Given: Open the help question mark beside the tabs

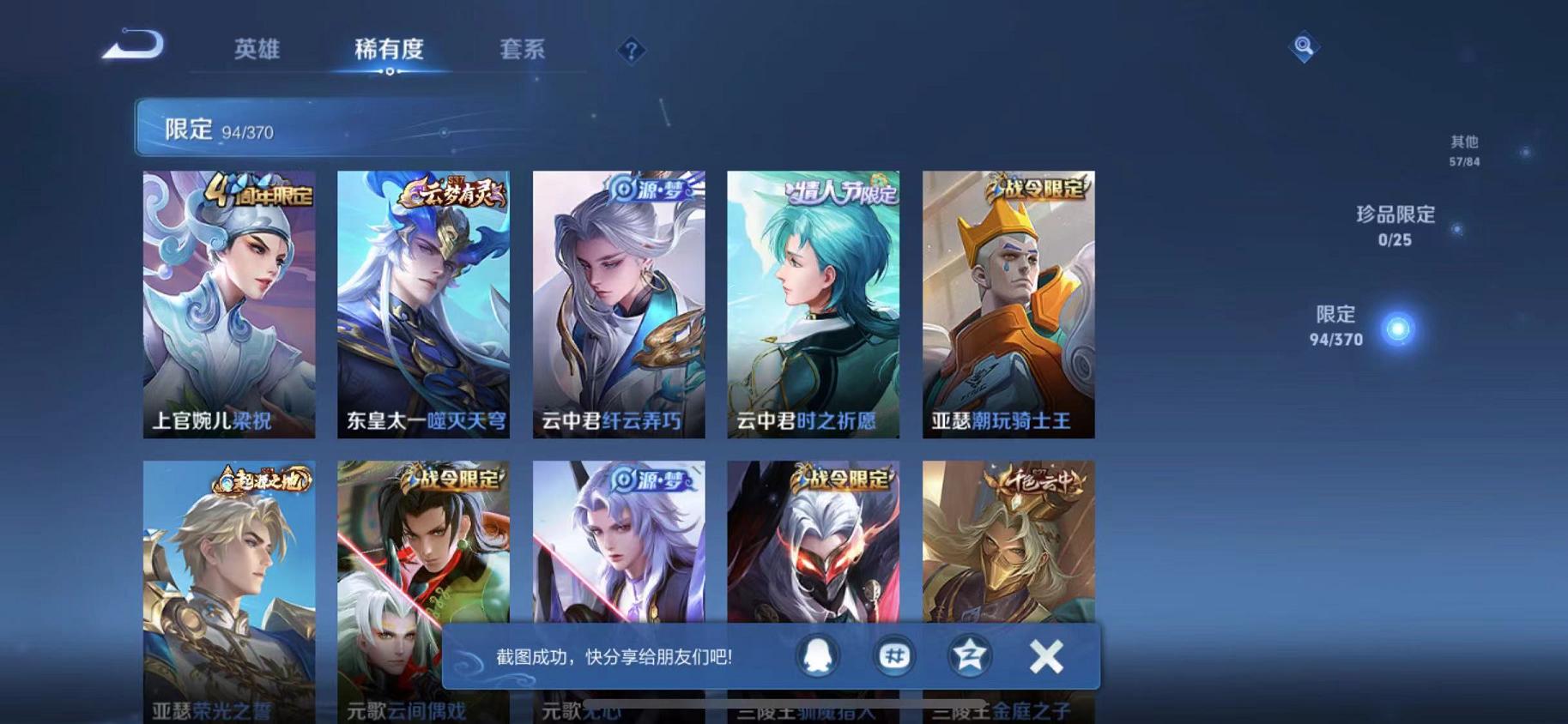Looking at the screenshot, I should (x=633, y=51).
